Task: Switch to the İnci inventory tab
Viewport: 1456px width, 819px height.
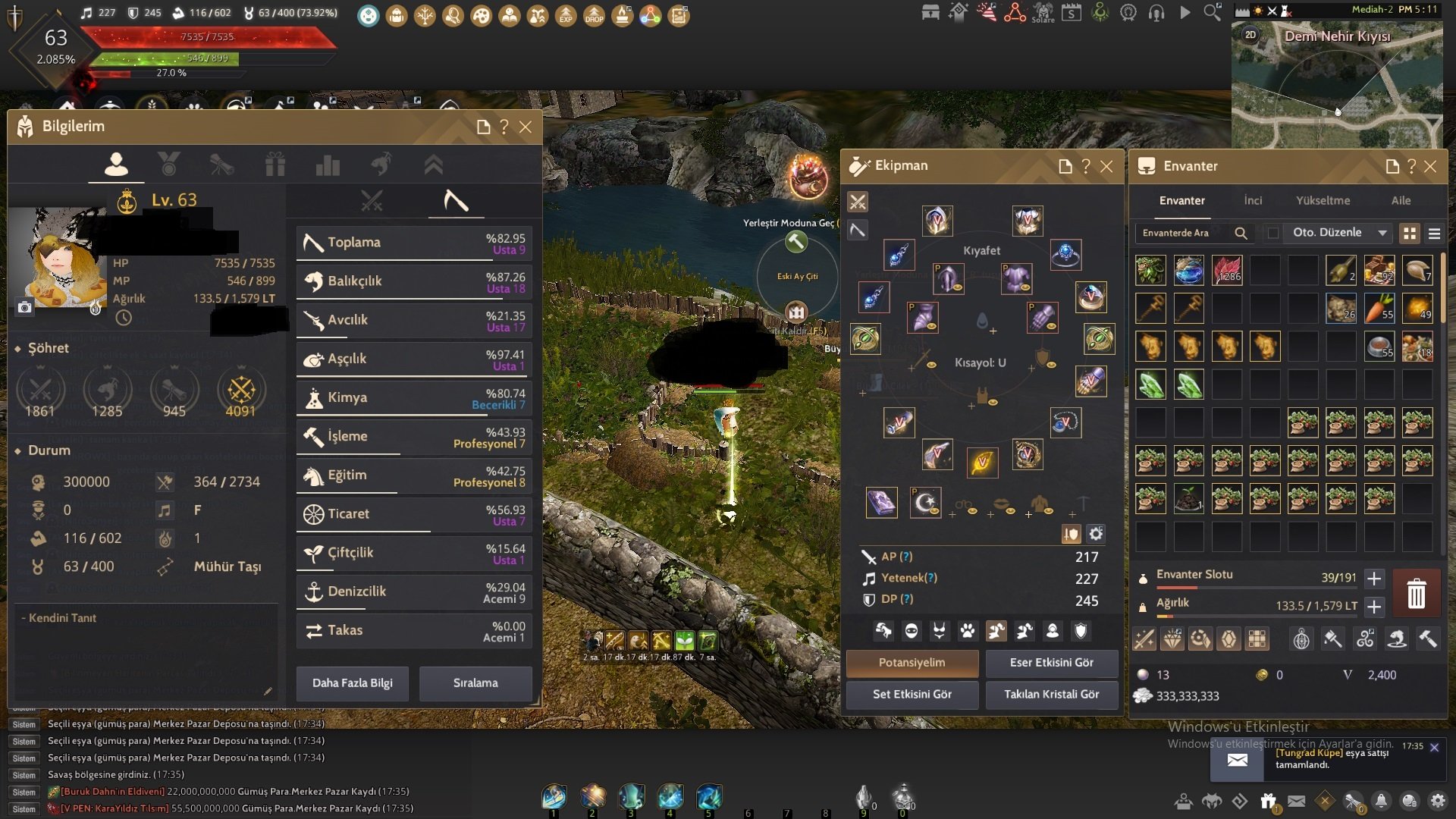Action: (x=1253, y=201)
